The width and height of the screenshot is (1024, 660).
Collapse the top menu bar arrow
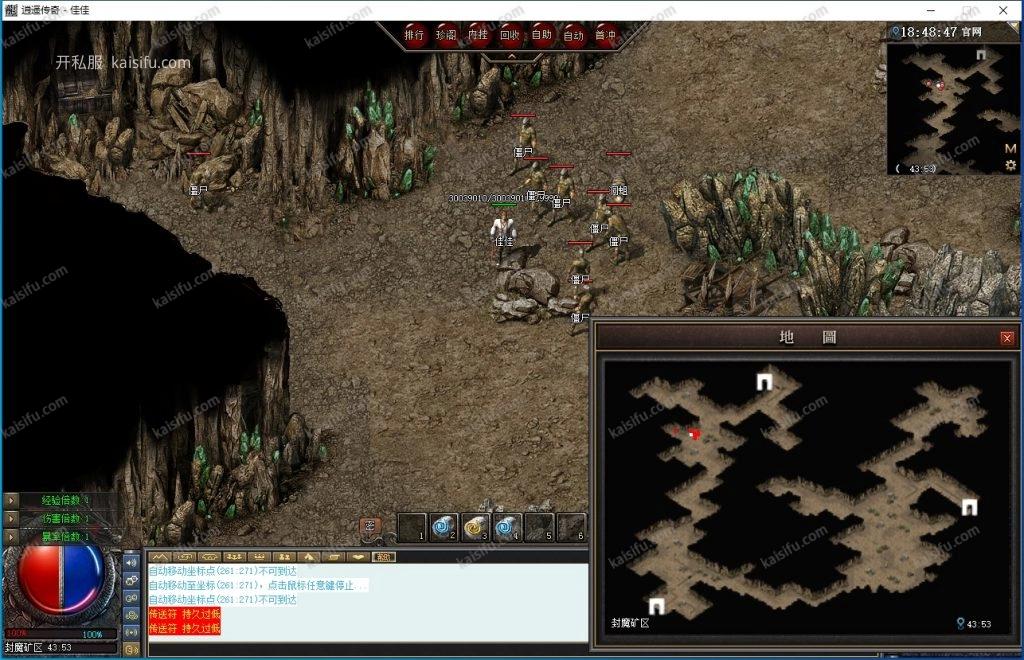click(511, 57)
